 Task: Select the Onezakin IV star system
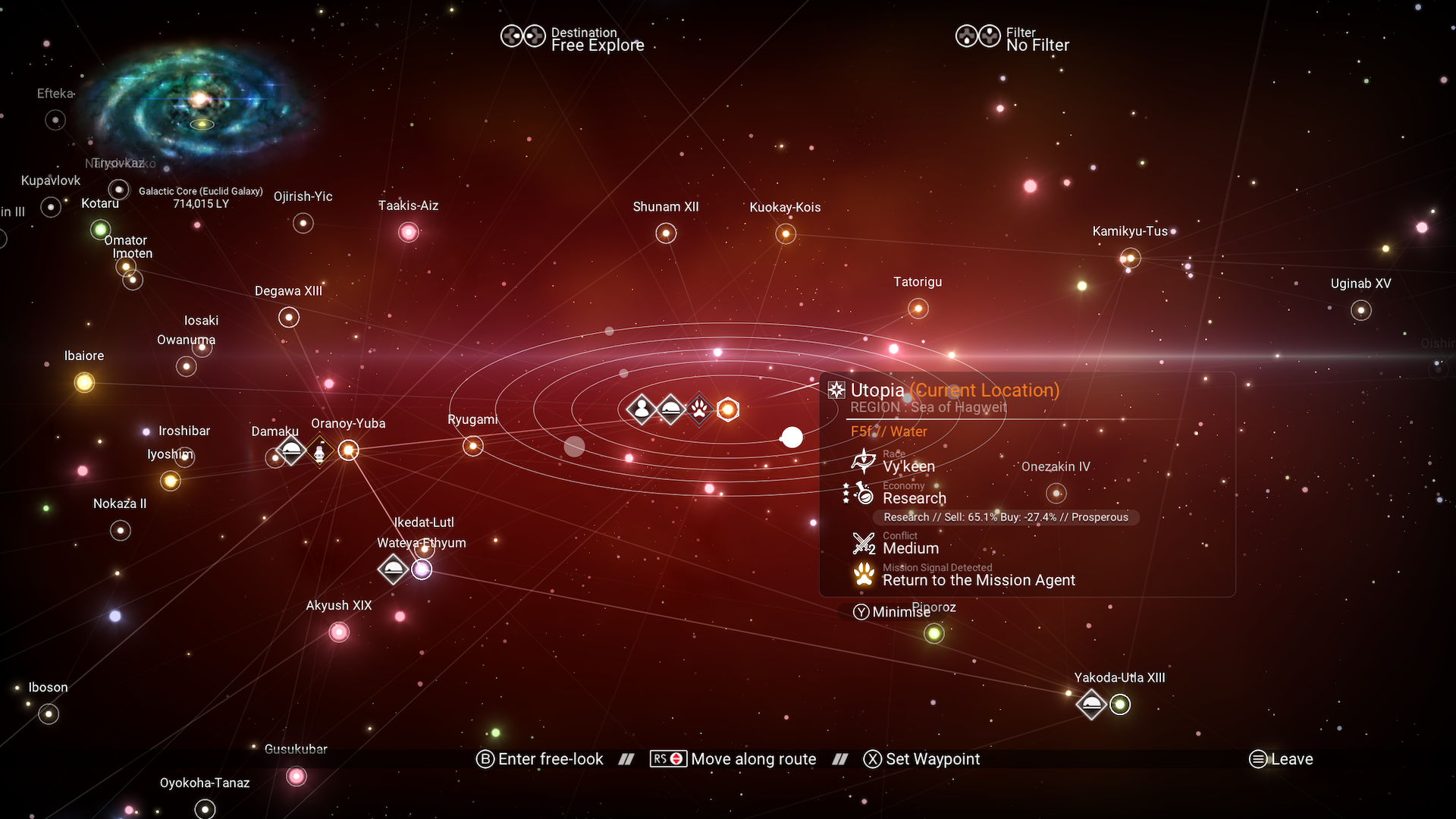coord(1056,494)
